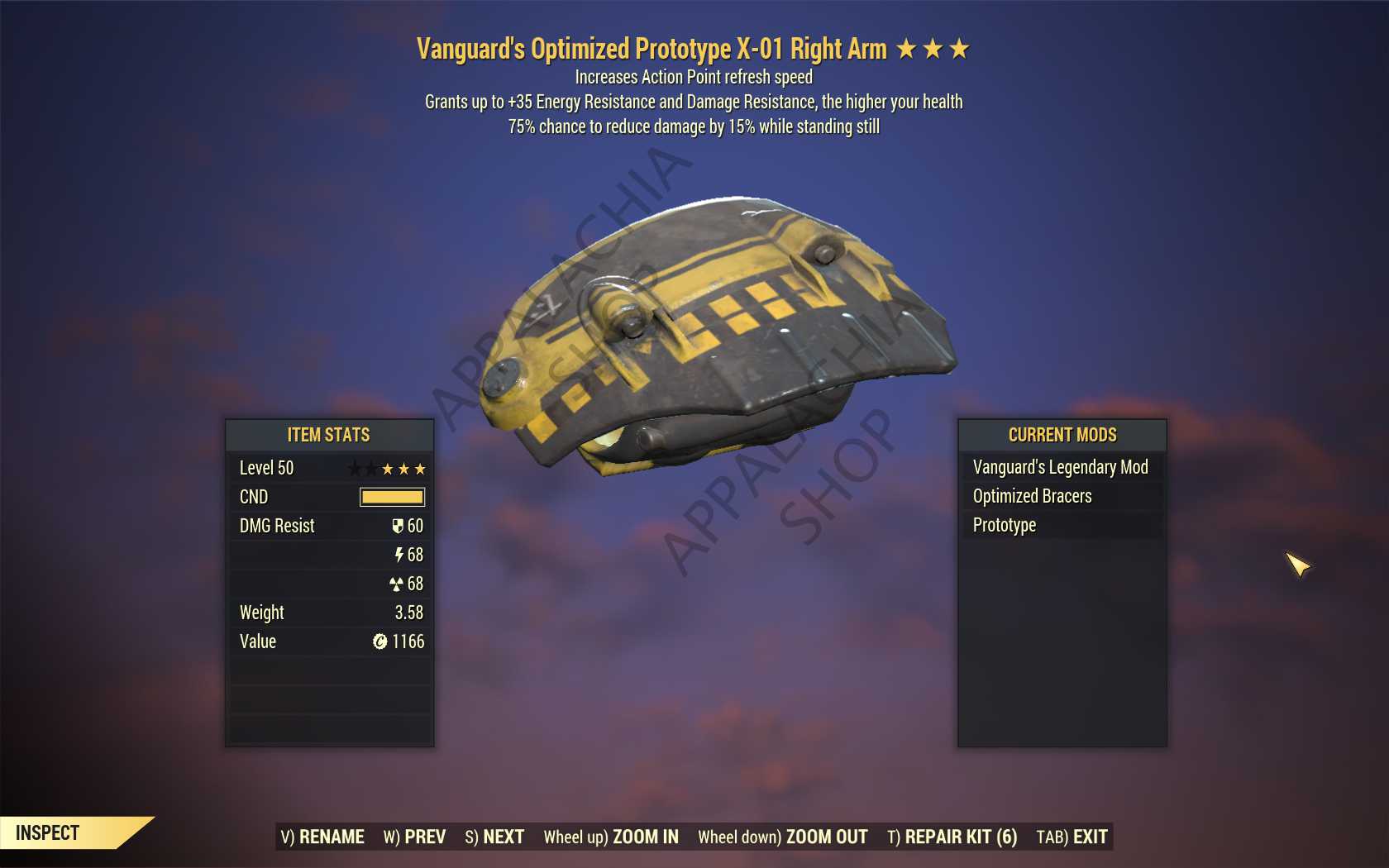Go to the previous item with PREV

(x=414, y=837)
